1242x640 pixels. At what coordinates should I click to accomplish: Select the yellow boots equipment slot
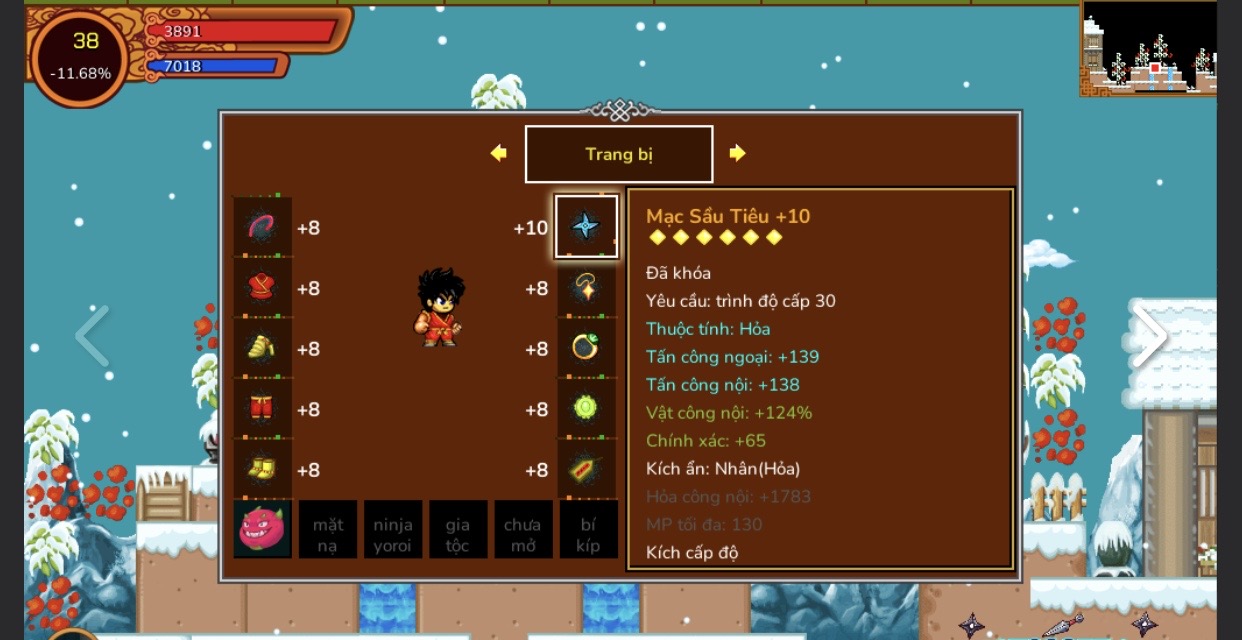coord(263,469)
